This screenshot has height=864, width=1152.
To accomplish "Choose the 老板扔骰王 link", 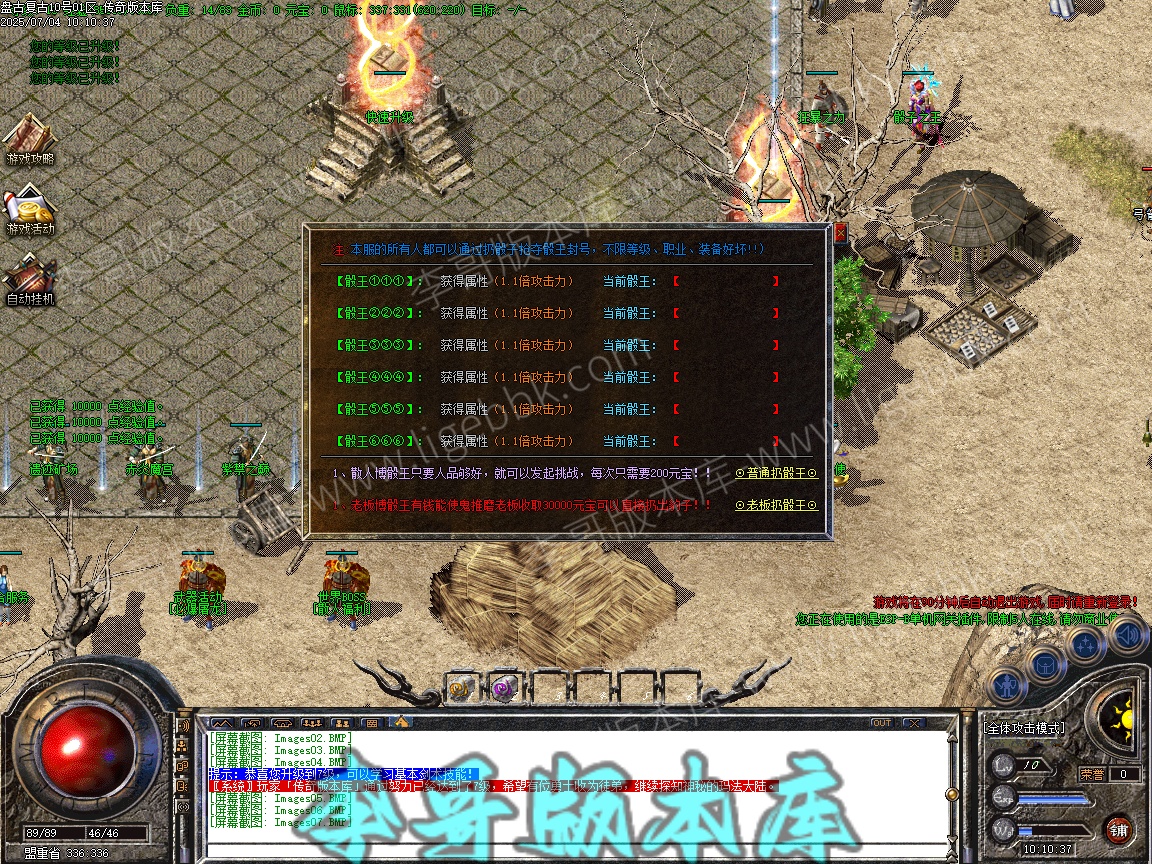I will click(x=776, y=505).
